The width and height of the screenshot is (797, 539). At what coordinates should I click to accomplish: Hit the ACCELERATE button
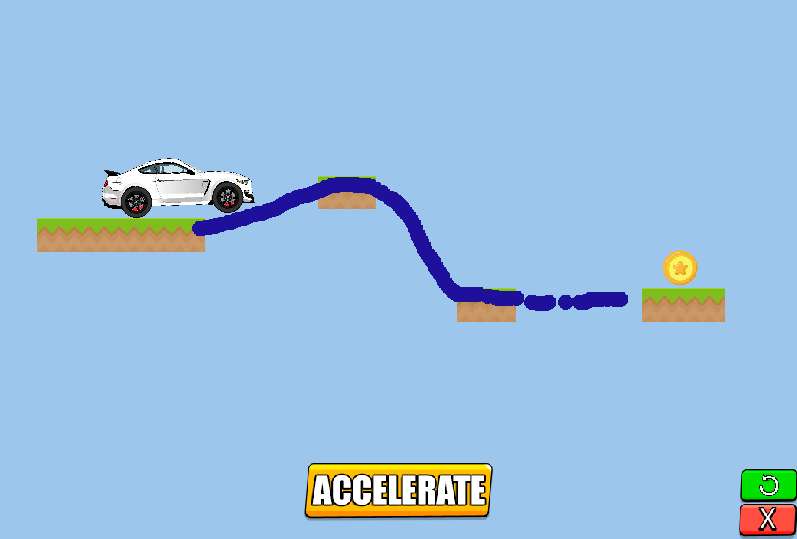coord(398,490)
